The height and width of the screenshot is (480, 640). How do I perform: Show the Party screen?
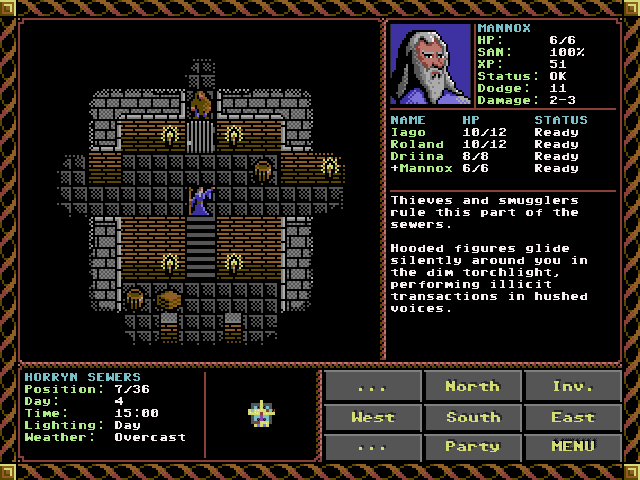pos(472,446)
